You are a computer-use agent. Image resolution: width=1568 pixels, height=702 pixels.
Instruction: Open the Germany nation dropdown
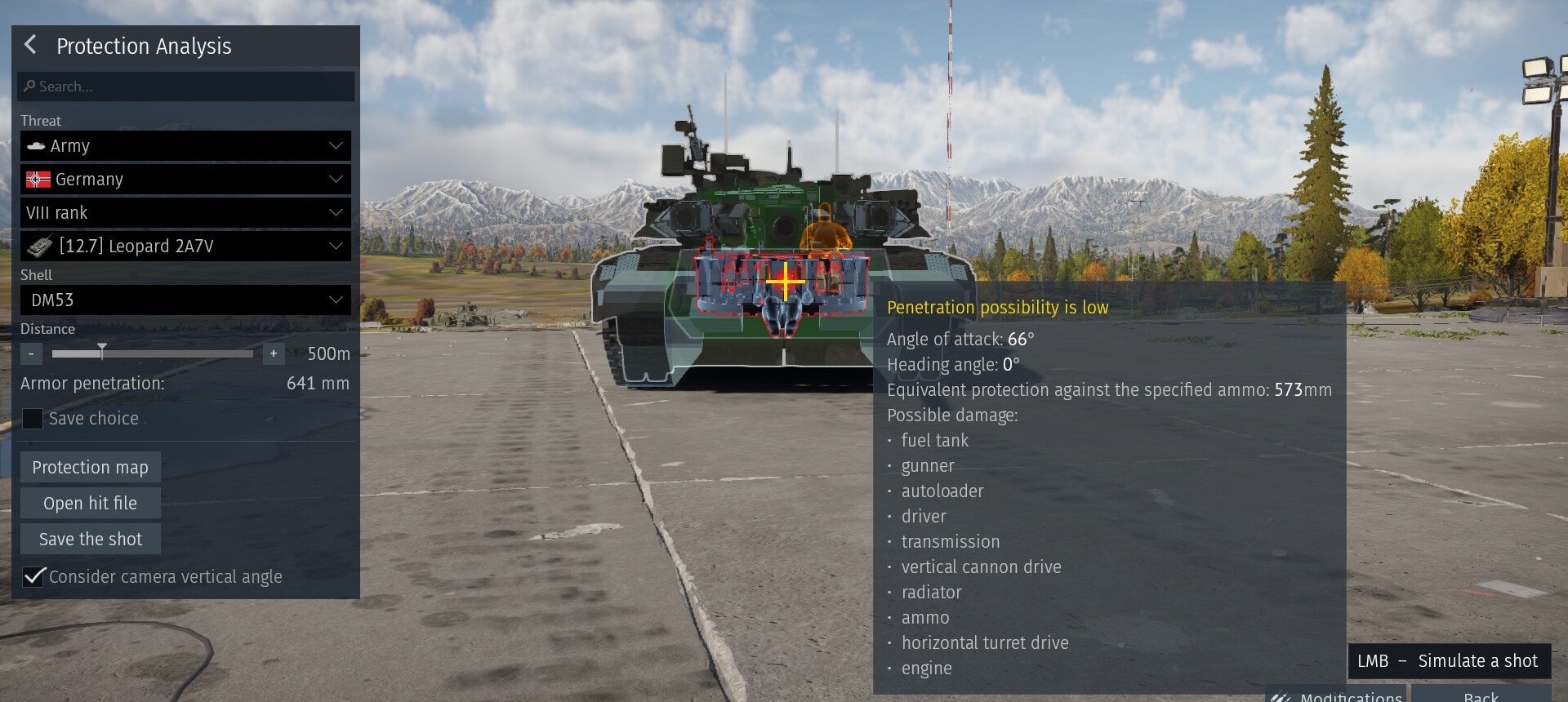[185, 180]
